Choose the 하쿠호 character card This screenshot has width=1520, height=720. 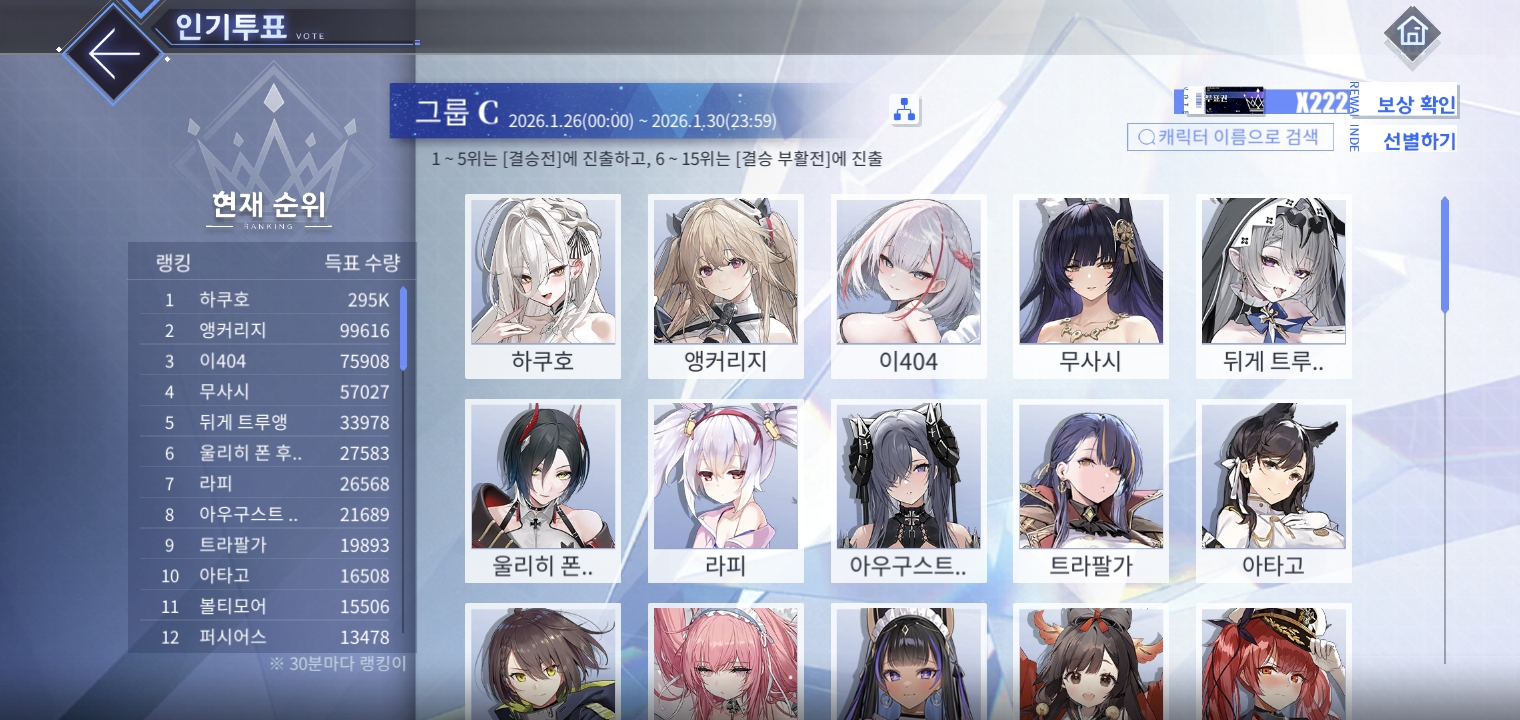543,286
